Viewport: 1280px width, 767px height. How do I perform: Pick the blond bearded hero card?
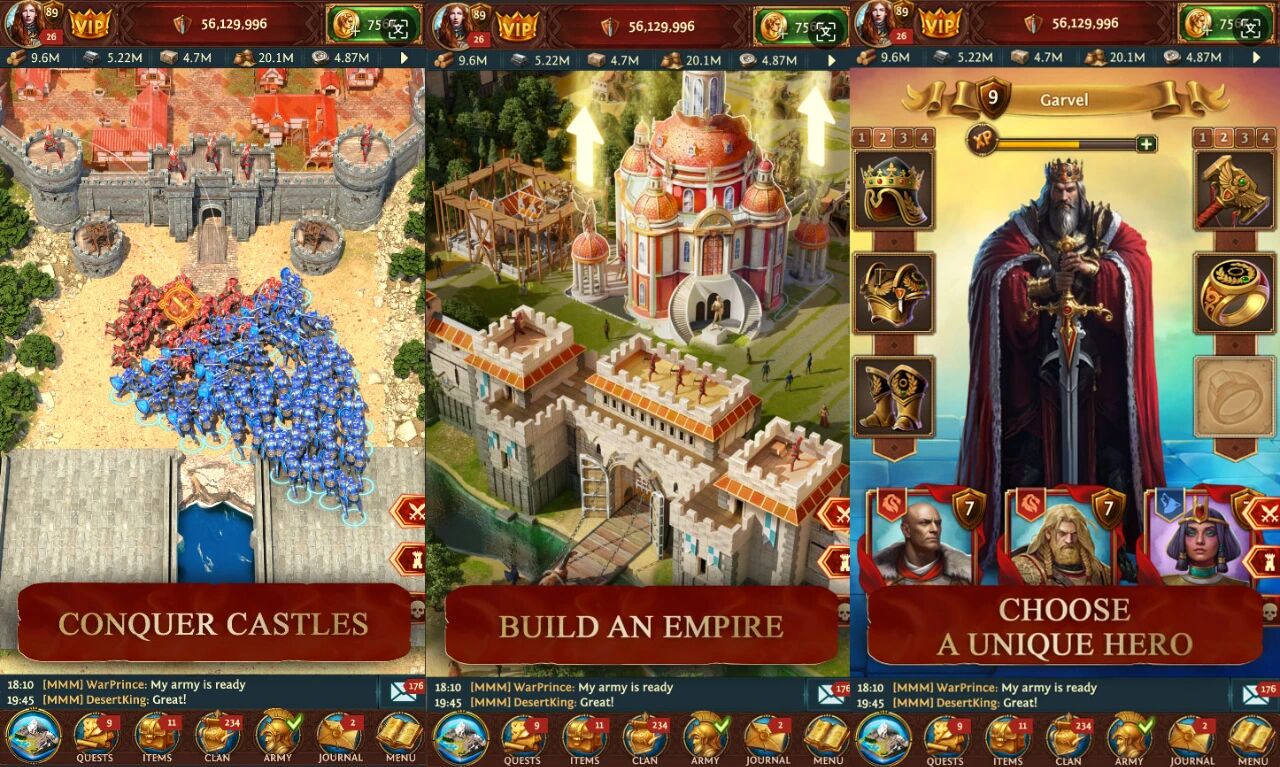[1062, 540]
